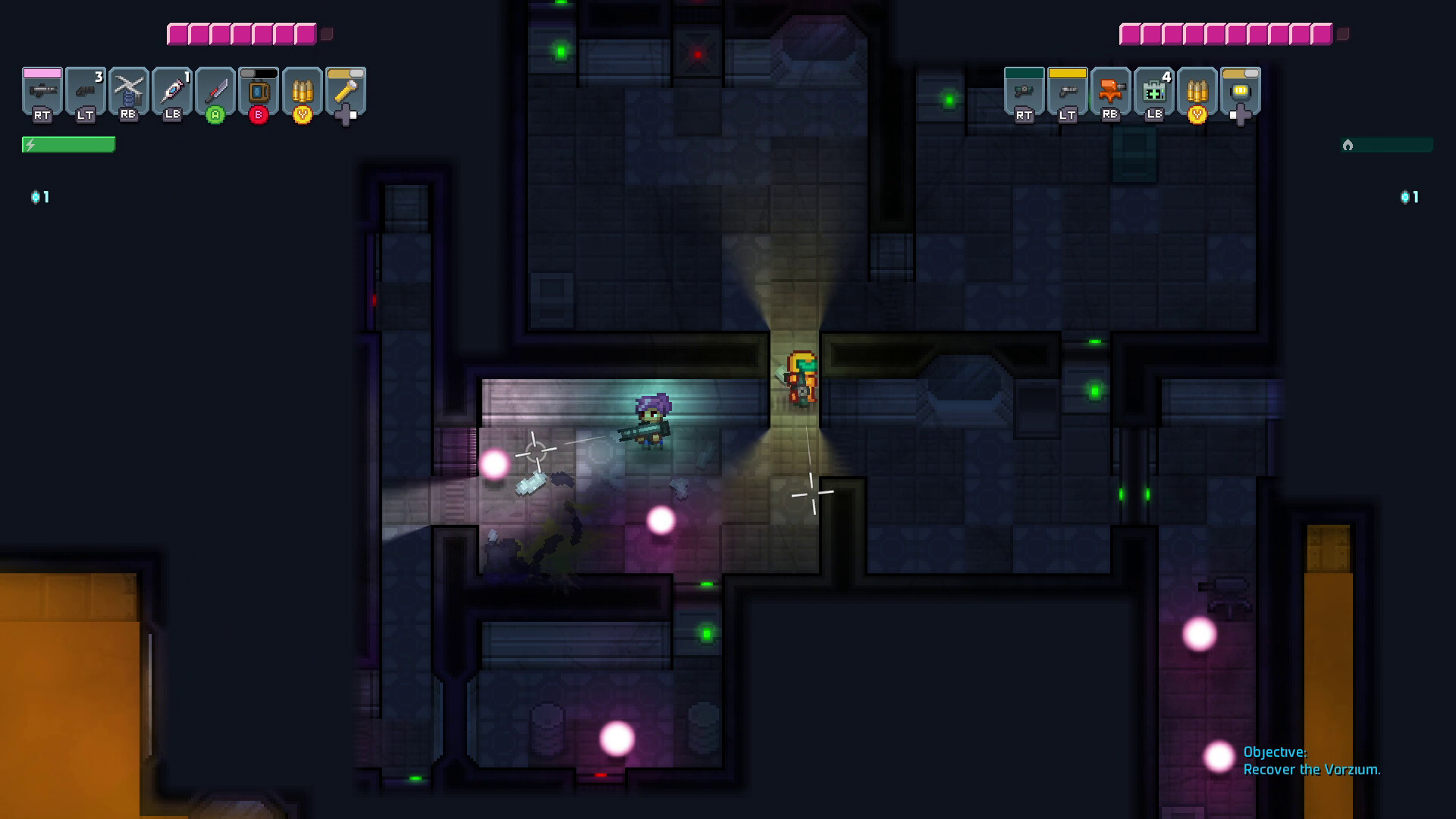Select the pistol in player one's LT slot
The image size is (1456, 819).
click(86, 93)
